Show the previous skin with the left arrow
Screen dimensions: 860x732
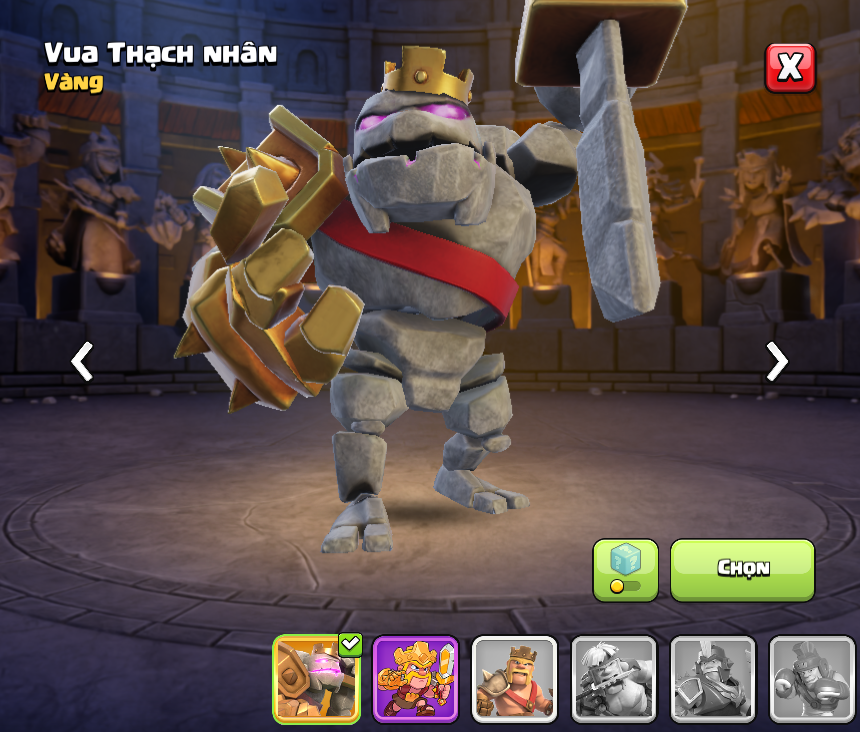[82, 361]
